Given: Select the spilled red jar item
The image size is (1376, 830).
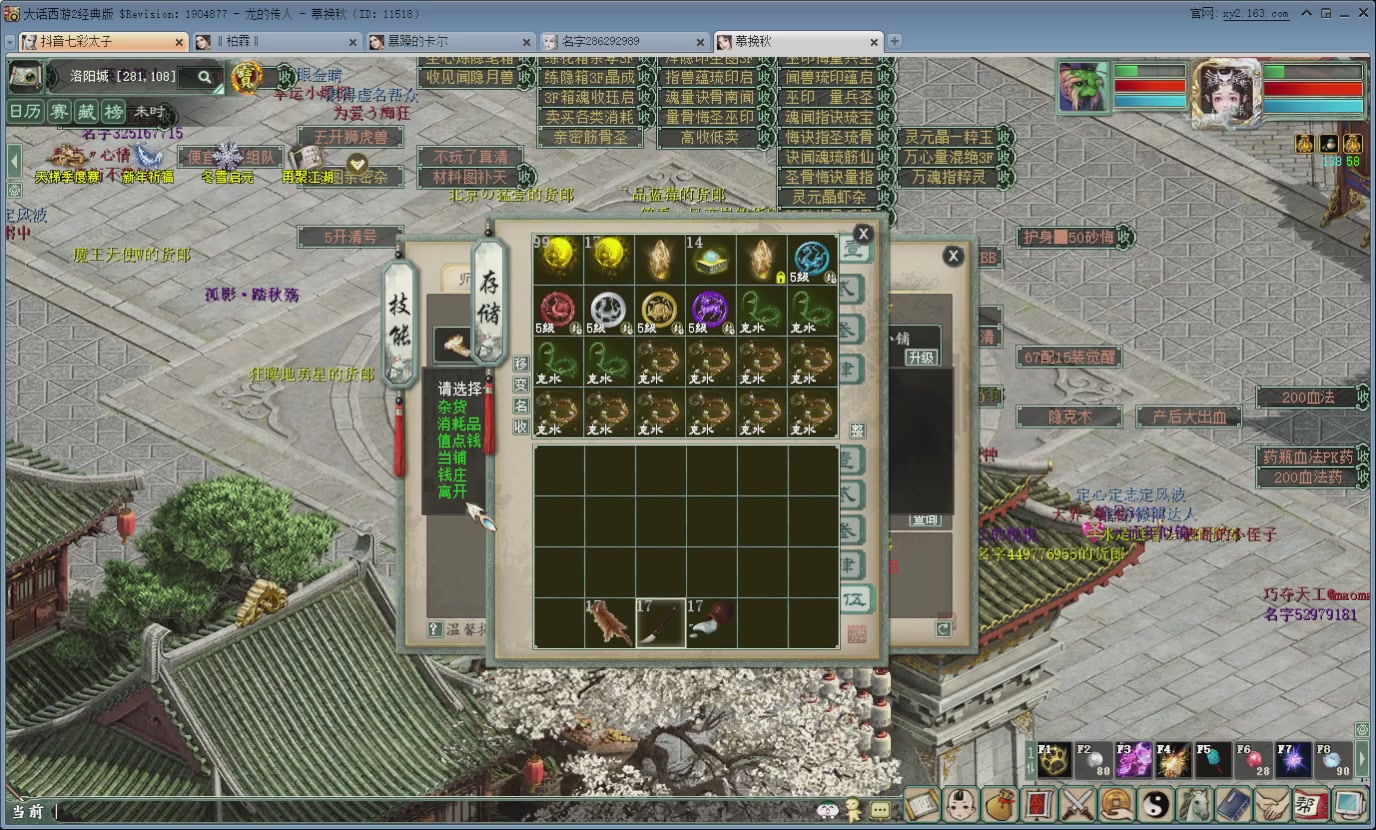Looking at the screenshot, I should (711, 623).
